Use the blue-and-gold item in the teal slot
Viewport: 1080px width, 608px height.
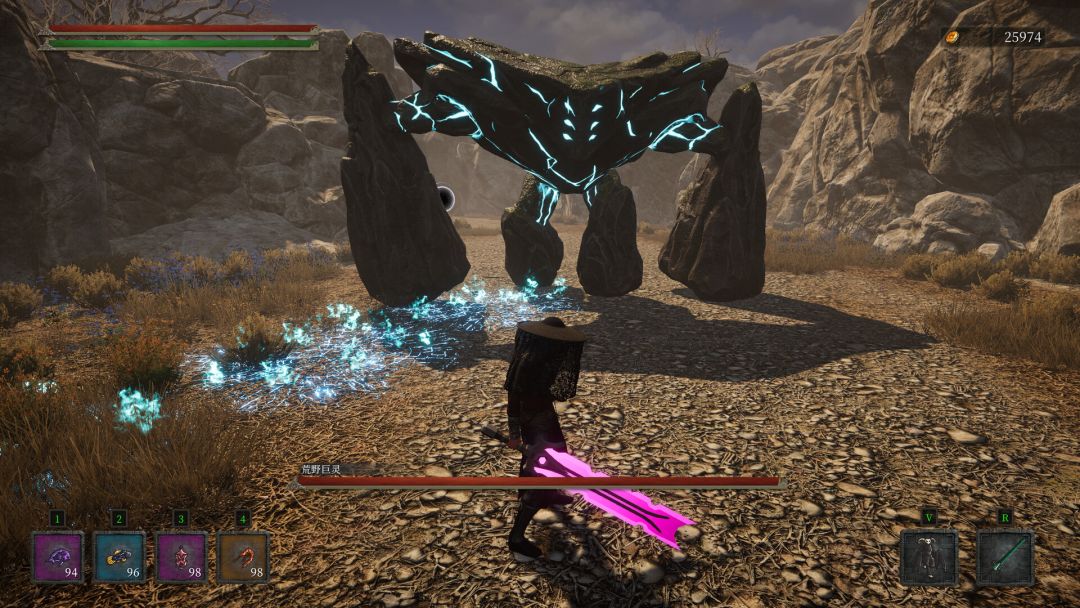(x=119, y=557)
